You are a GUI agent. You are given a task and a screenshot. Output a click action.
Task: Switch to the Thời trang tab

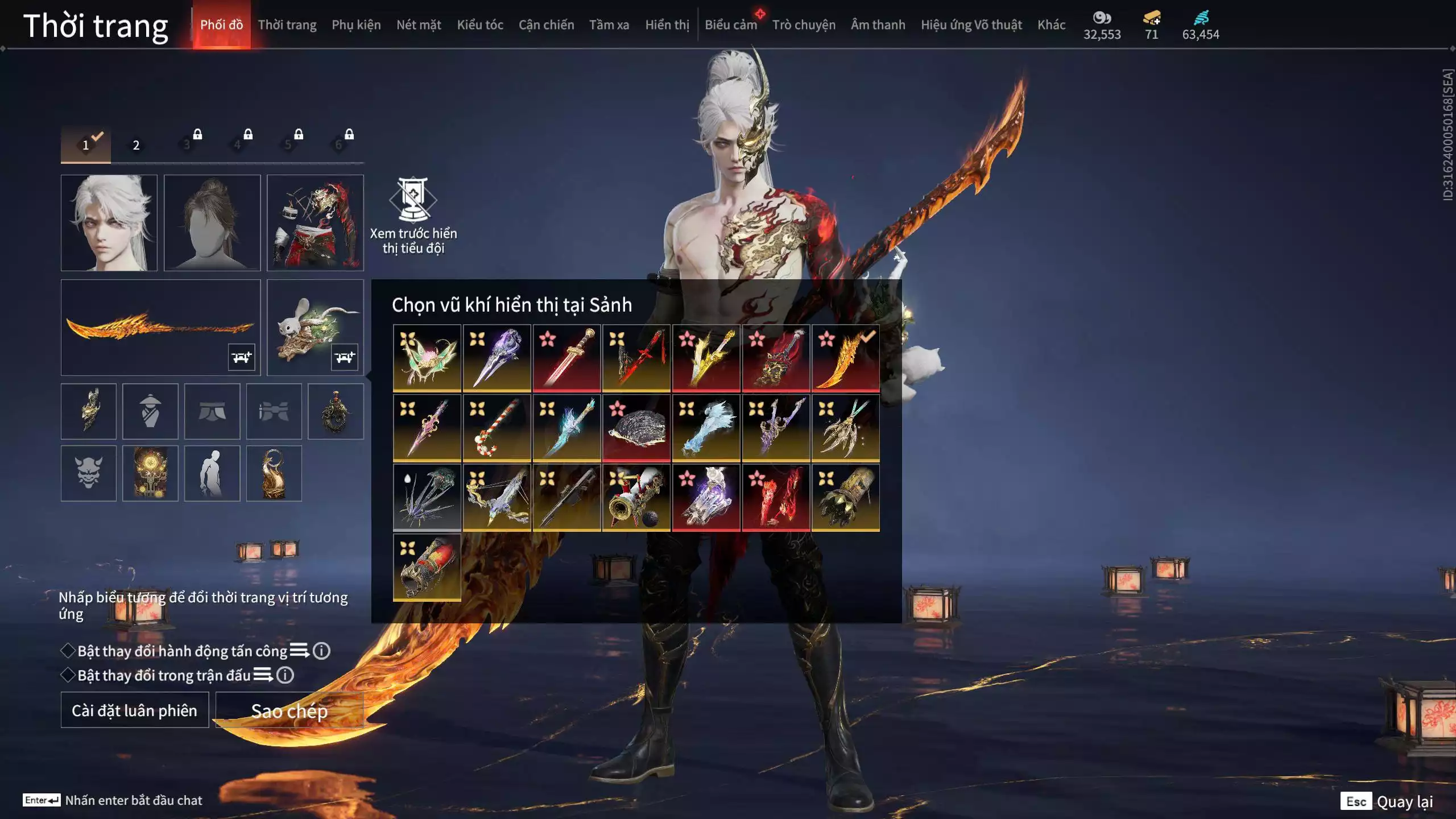pyautogui.click(x=287, y=25)
